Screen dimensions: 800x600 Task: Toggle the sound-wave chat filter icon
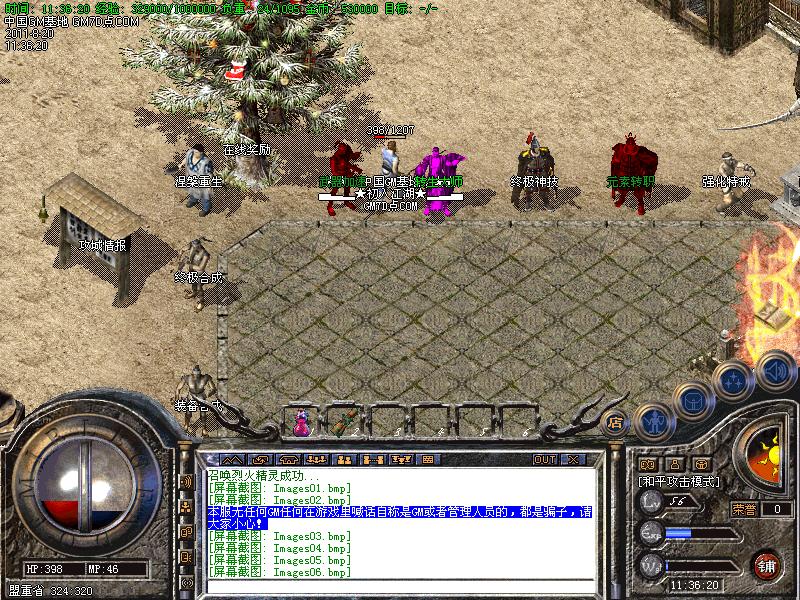tap(186, 482)
